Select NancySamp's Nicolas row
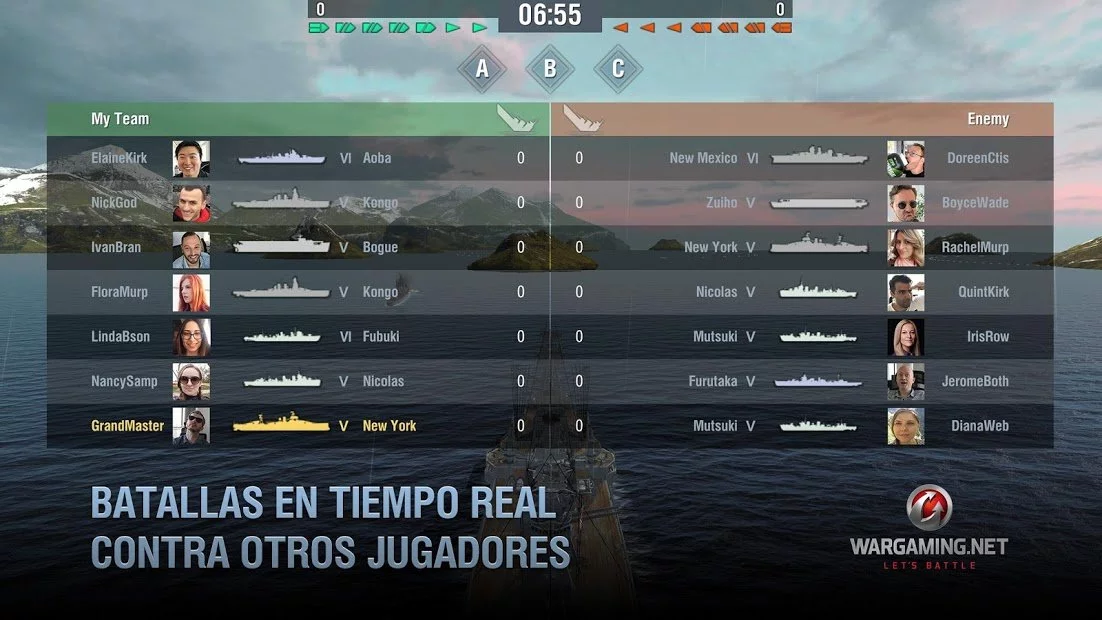This screenshot has width=1102, height=620. click(x=298, y=381)
